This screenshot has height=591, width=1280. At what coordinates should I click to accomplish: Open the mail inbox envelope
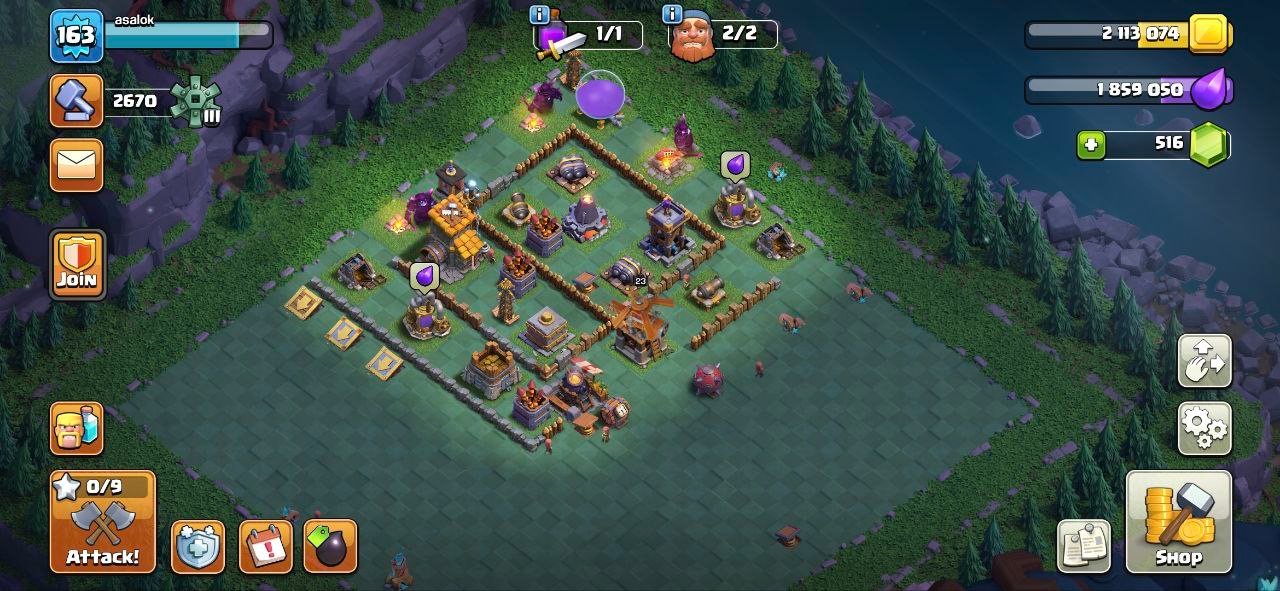coord(76,164)
